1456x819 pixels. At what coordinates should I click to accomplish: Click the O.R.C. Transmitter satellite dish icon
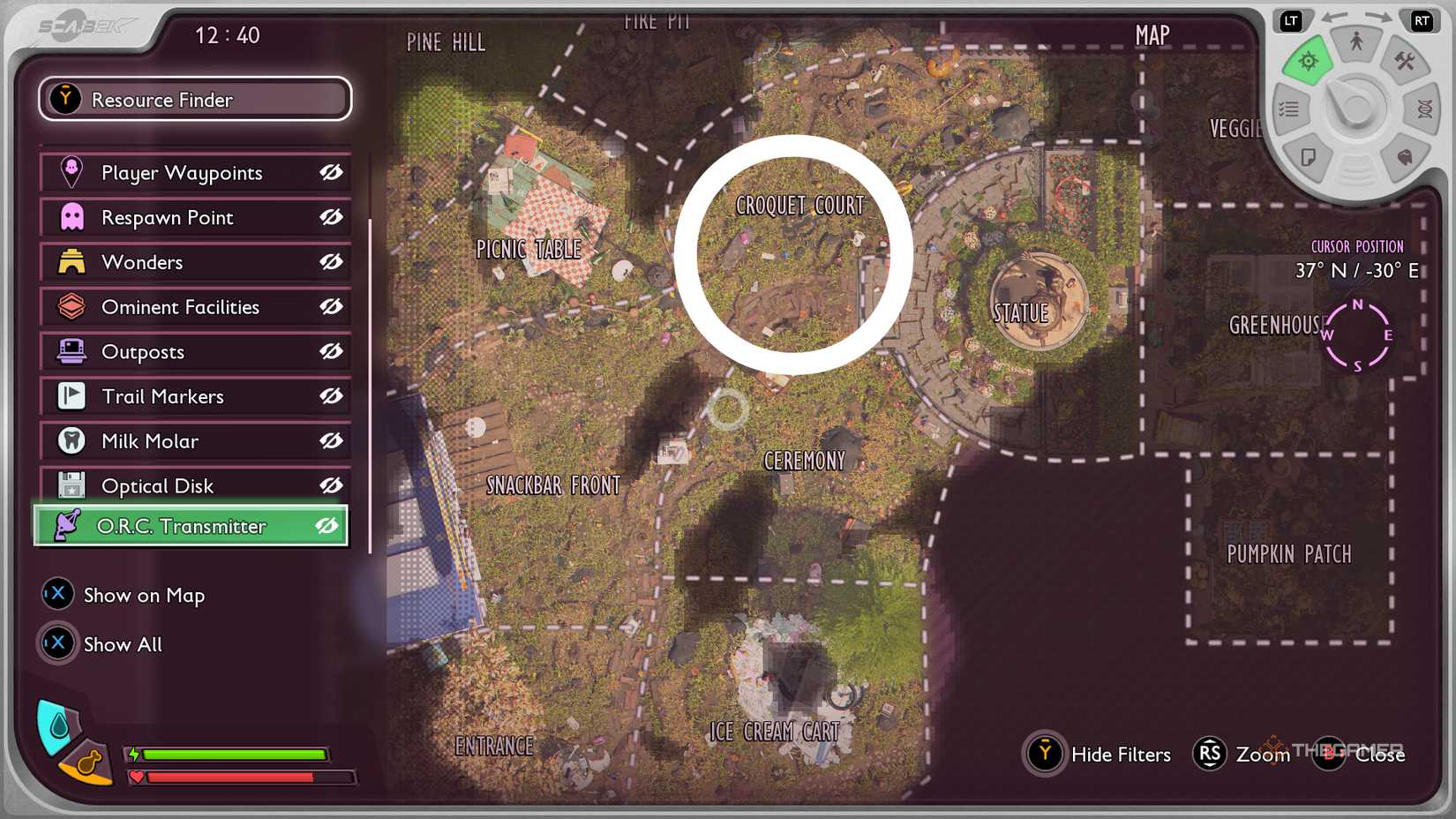pyautogui.click(x=69, y=525)
